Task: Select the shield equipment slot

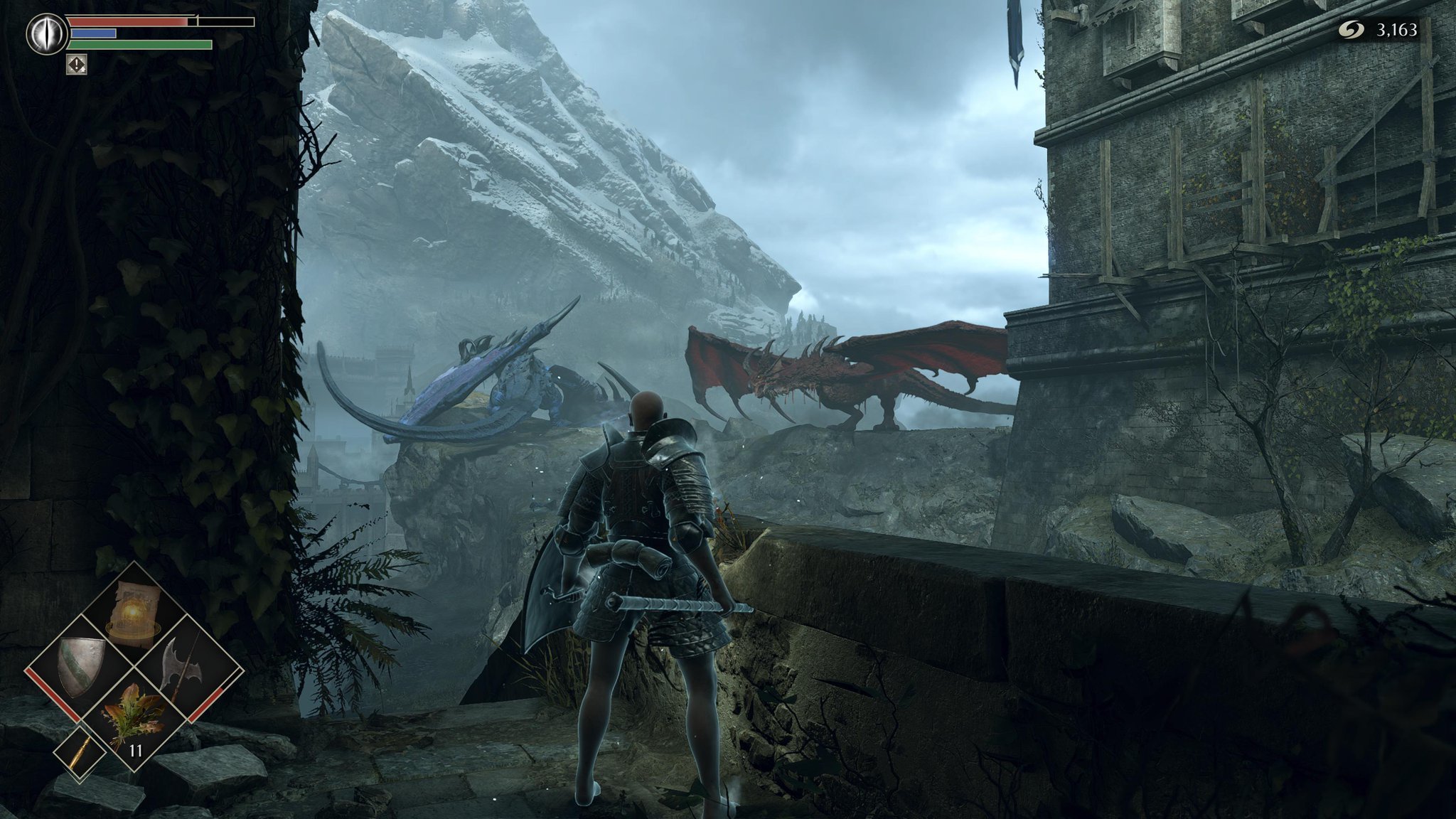Action: point(80,667)
